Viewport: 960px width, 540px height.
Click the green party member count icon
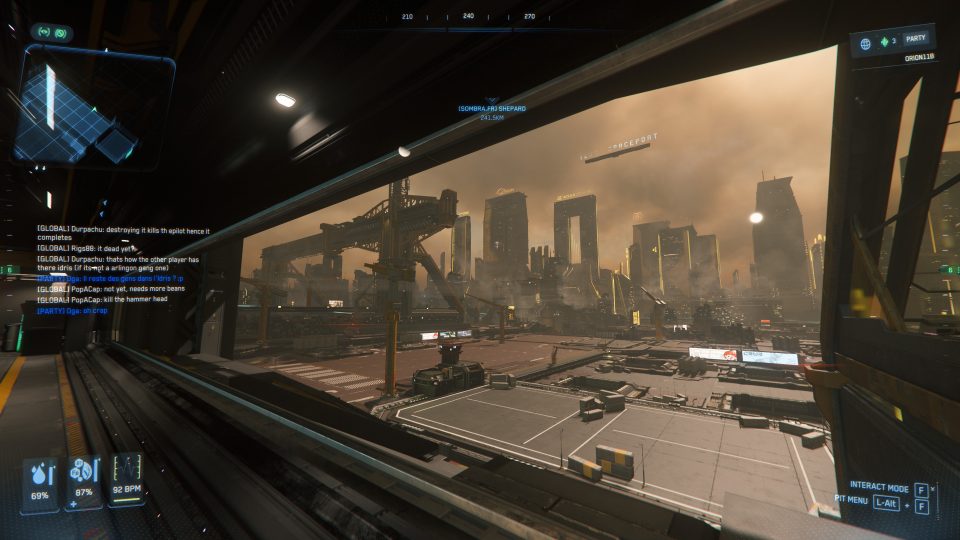pos(884,43)
